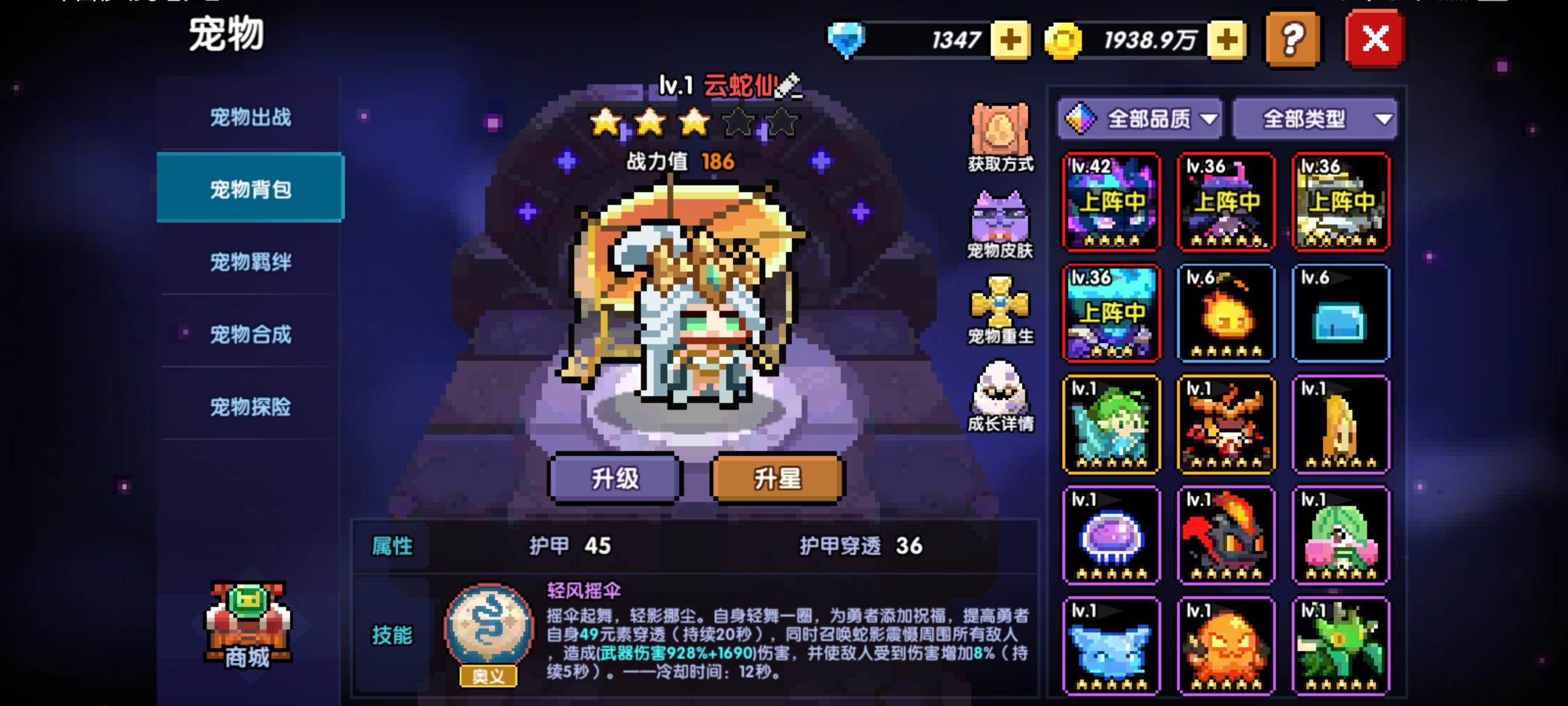1568x706 pixels.
Task: Select the lv.1 purple jellyfish pet
Action: (1111, 536)
